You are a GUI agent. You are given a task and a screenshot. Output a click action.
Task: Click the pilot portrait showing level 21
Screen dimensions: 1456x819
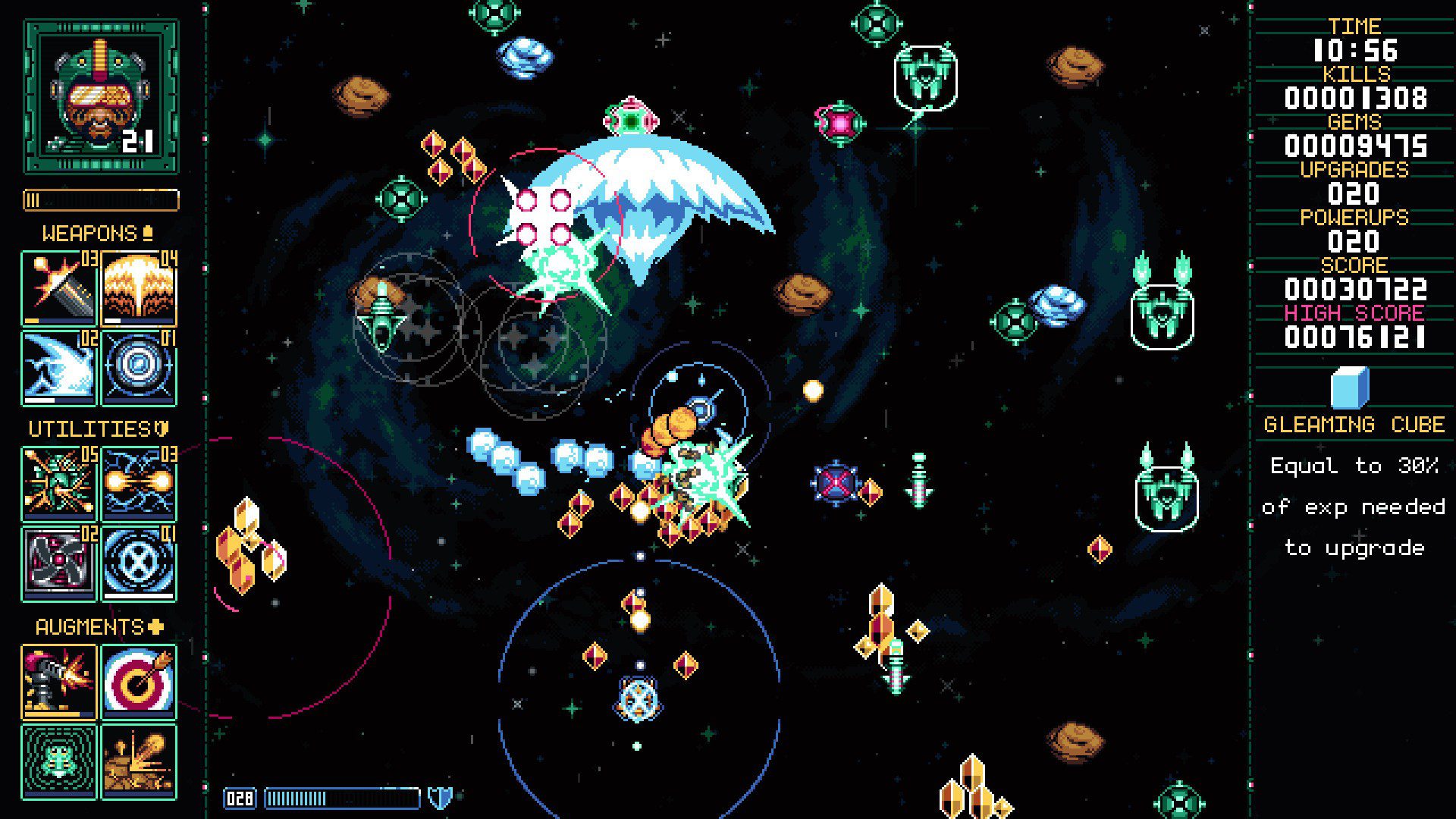tap(101, 96)
